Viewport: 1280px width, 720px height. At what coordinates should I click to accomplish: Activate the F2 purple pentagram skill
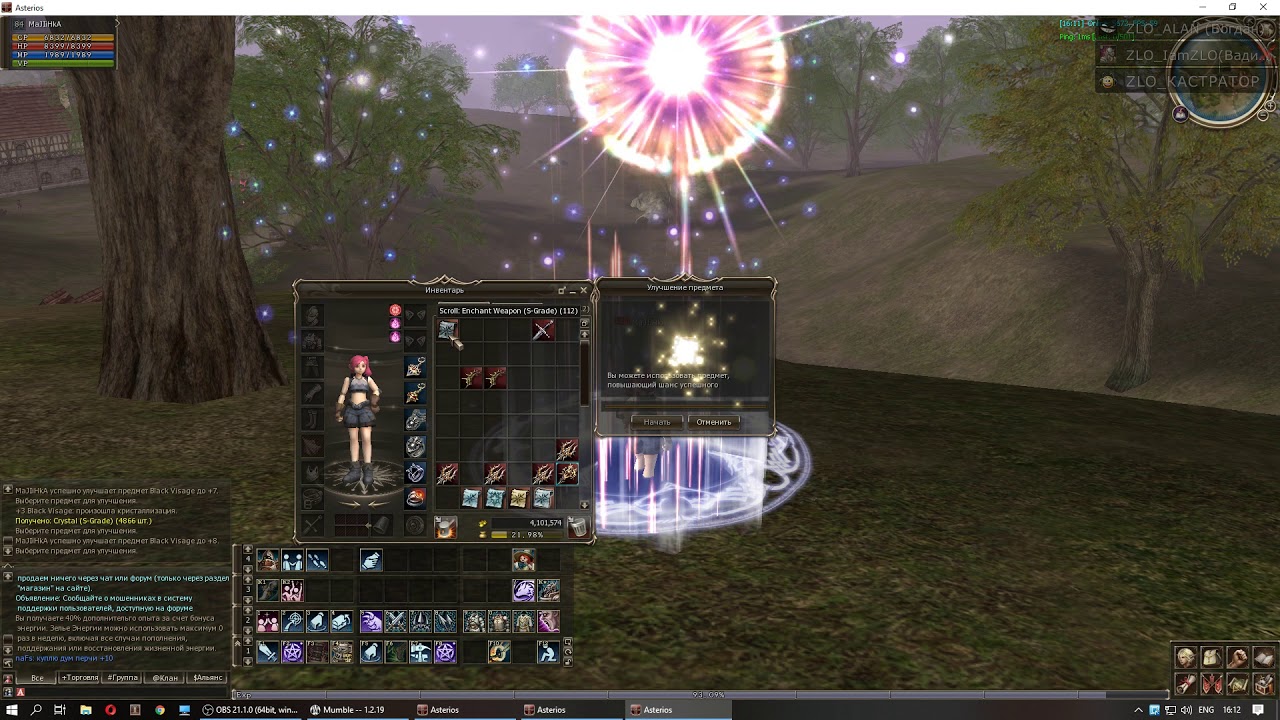(292, 652)
